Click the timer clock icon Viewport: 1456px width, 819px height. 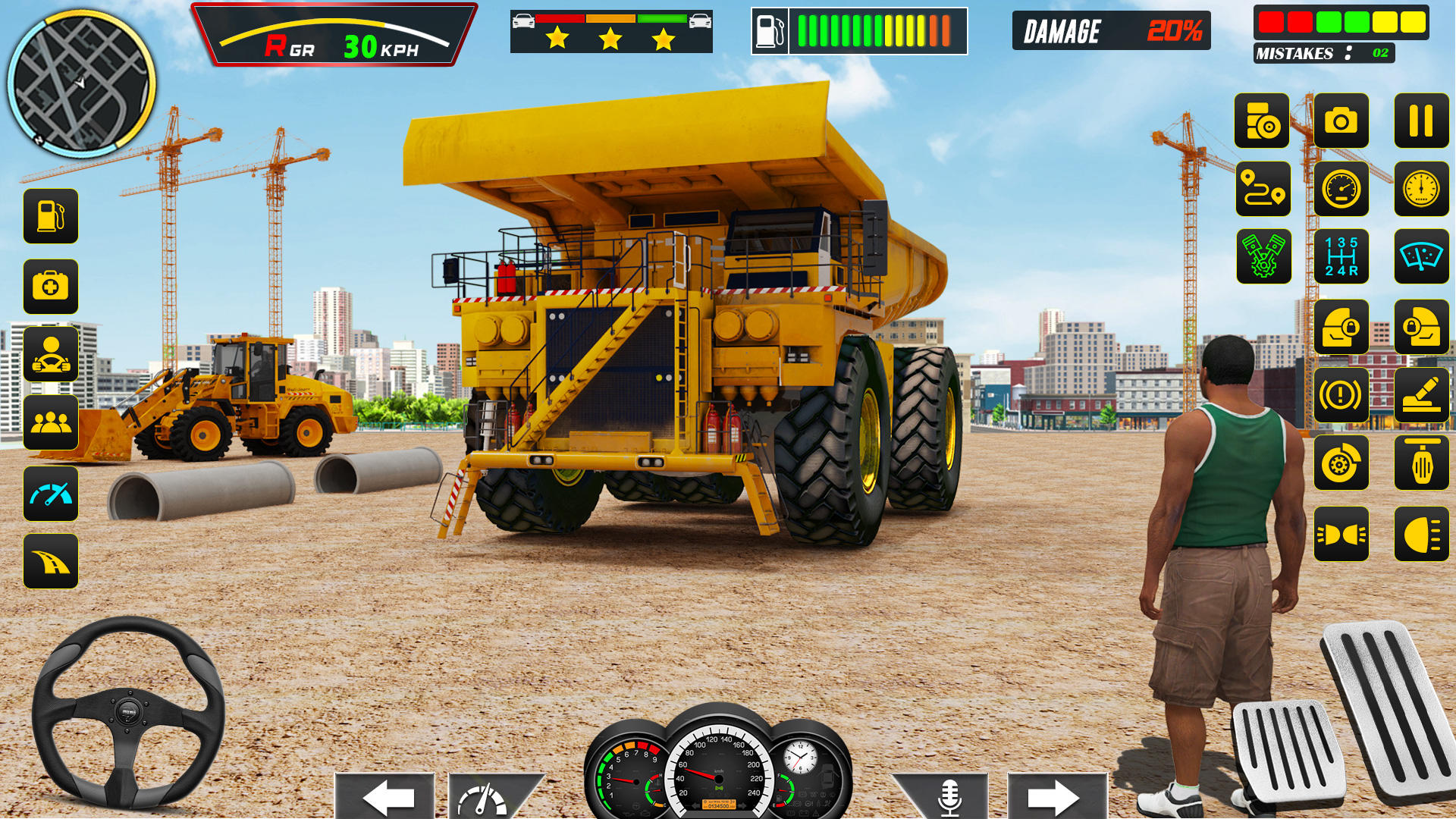point(1422,190)
